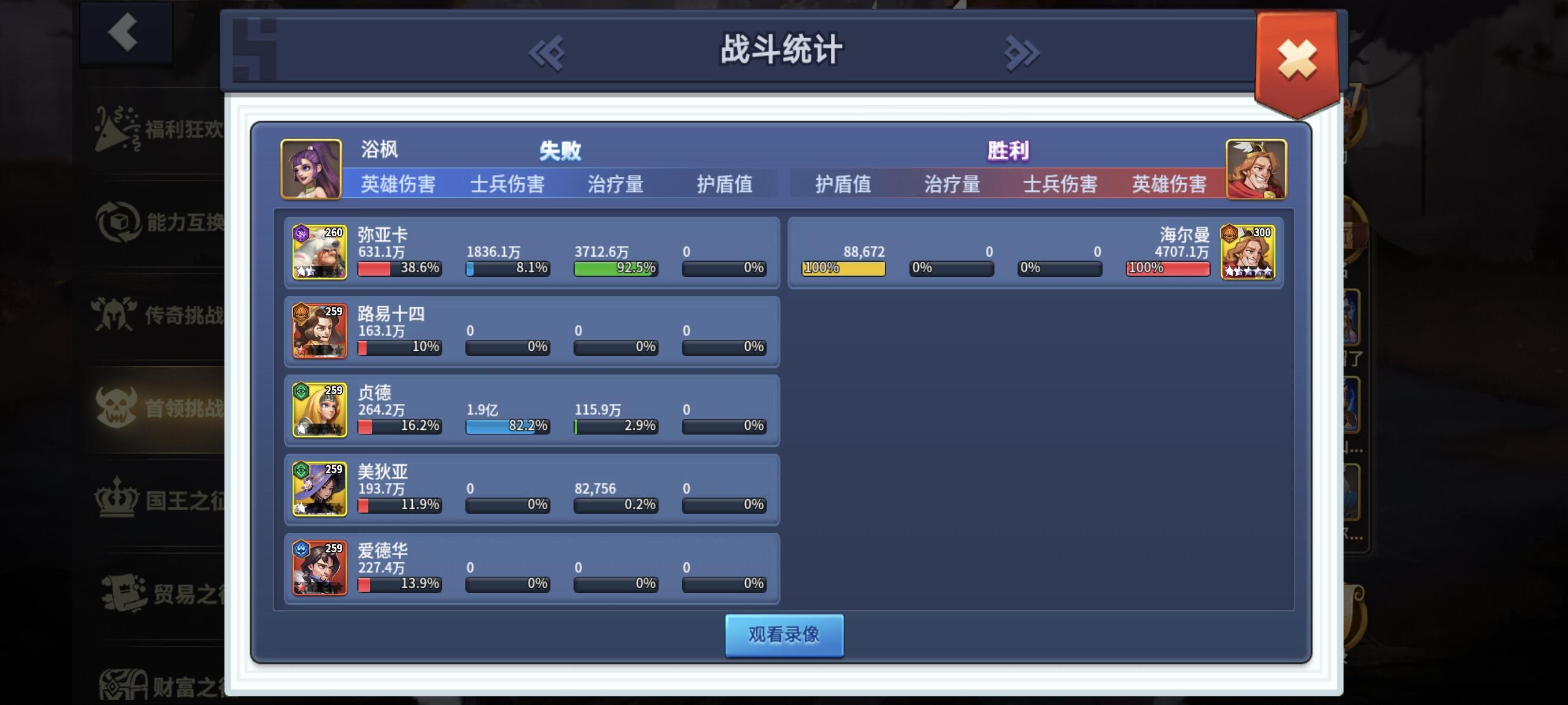Screen dimensions: 1568x705
Task: Select the losing side's 护盾值 column
Action: [724, 184]
